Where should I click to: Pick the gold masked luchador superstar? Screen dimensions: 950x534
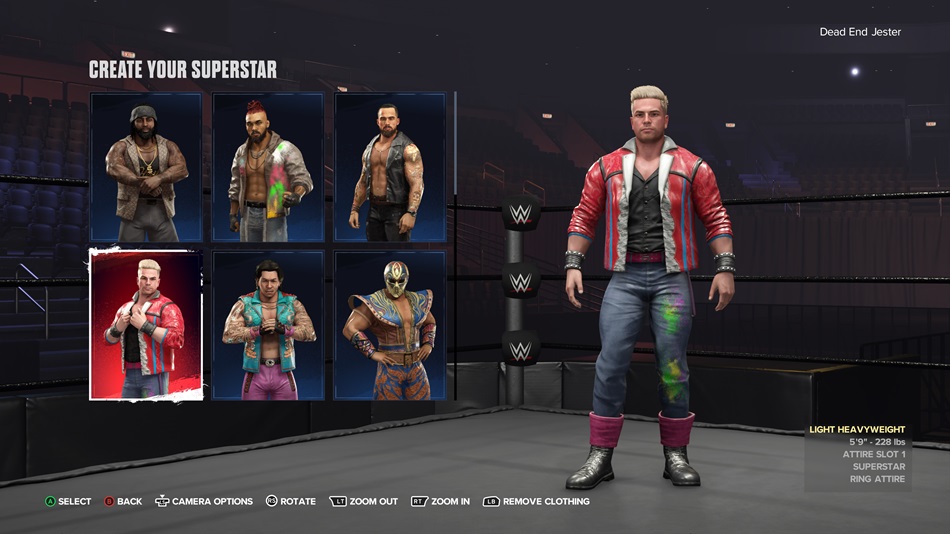click(x=390, y=325)
